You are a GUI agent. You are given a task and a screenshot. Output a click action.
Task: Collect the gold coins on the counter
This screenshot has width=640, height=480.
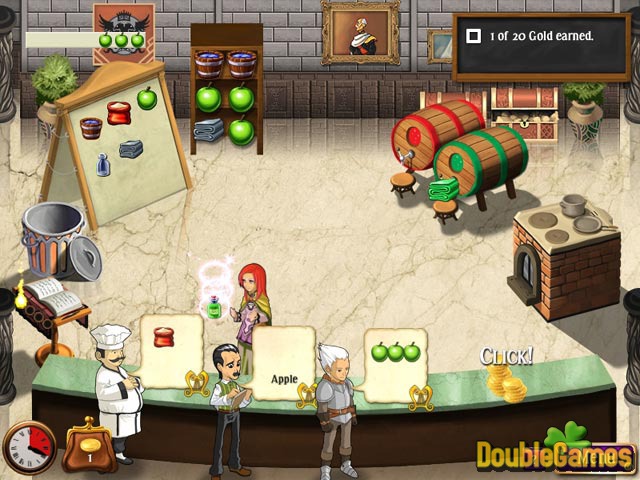505,383
